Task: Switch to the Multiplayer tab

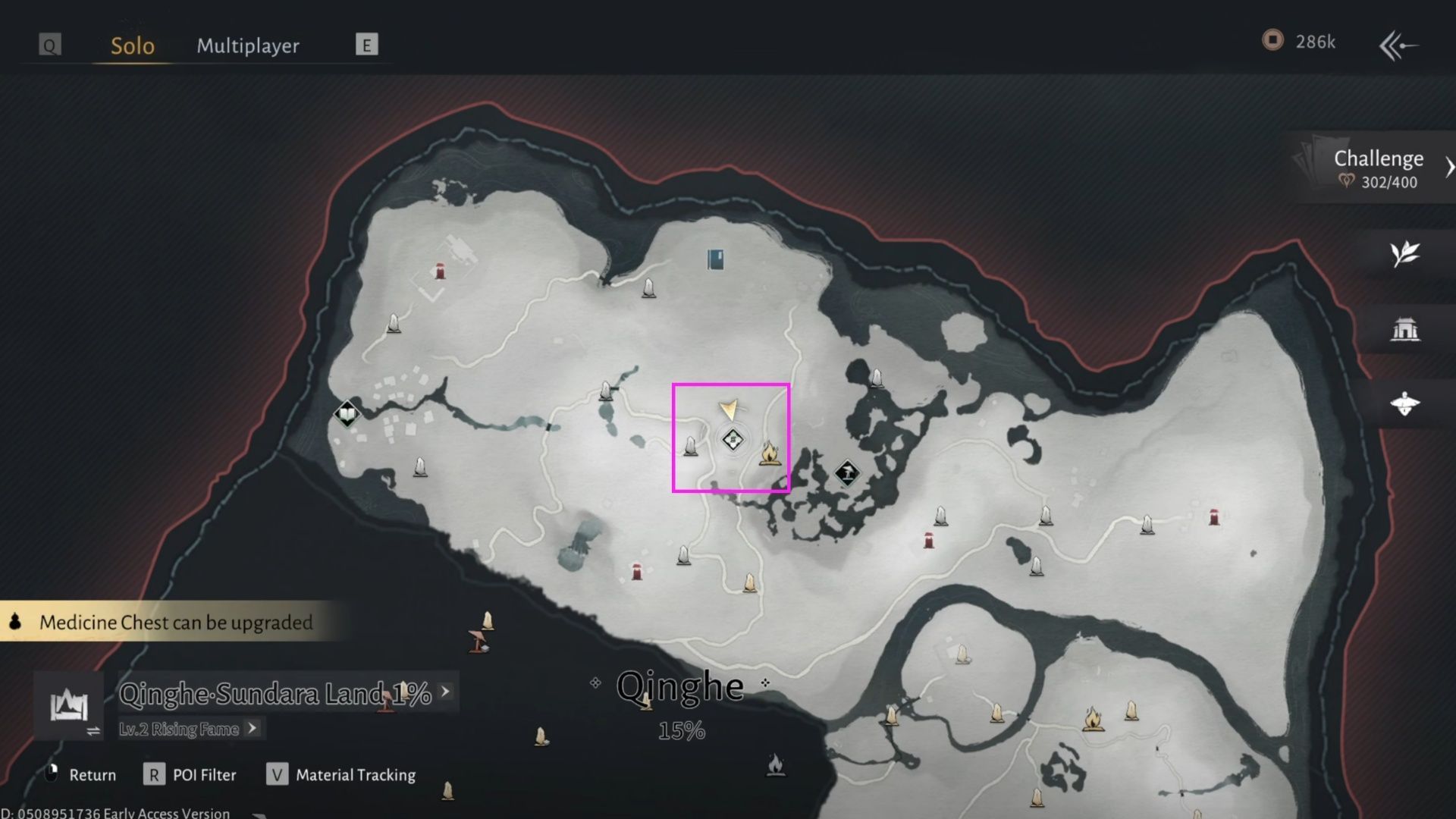Action: (x=248, y=45)
